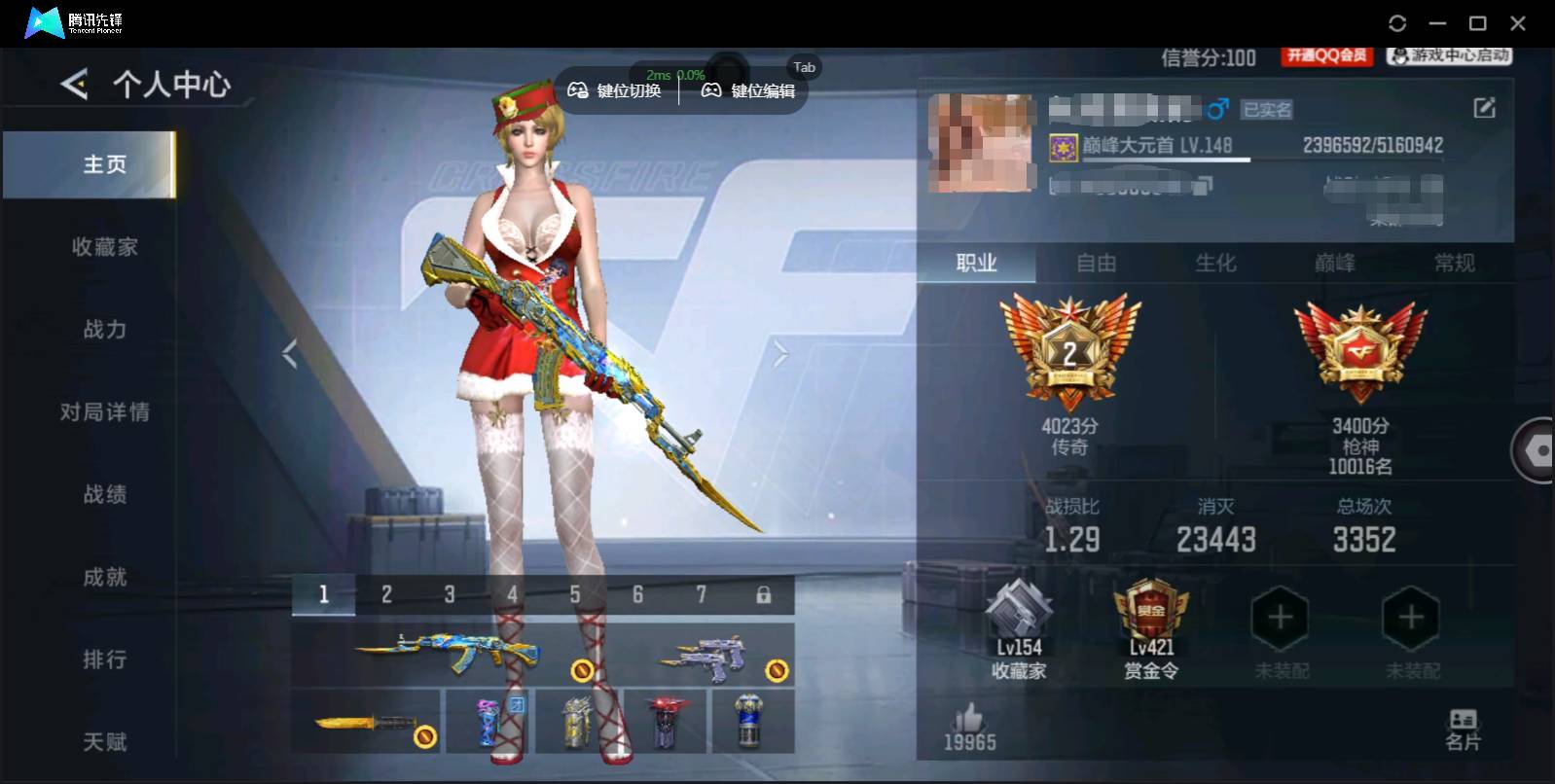This screenshot has height=784, width=1555.
Task: Select weapon loadout slot 2
Action: tap(386, 593)
